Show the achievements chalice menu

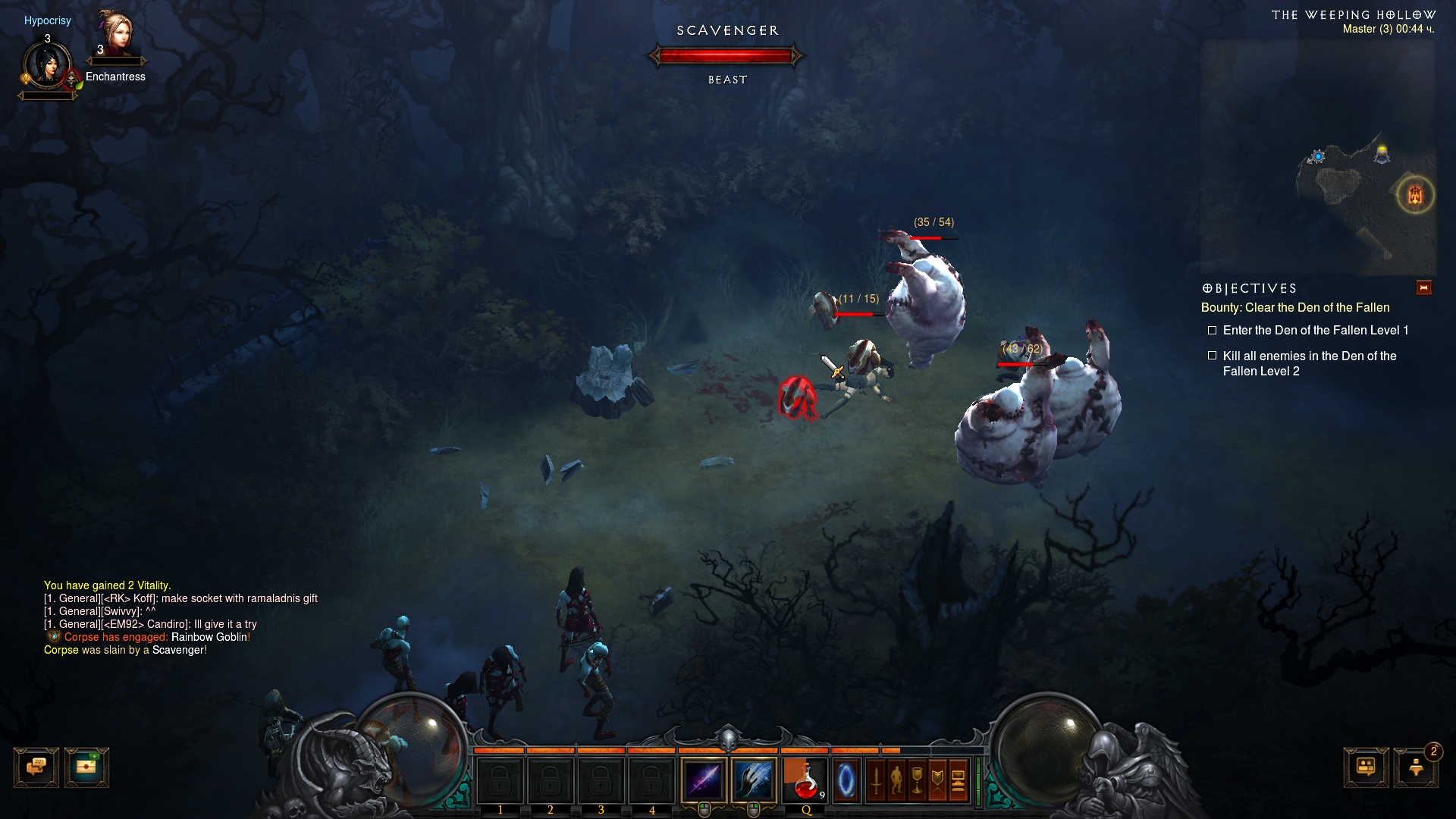917,780
